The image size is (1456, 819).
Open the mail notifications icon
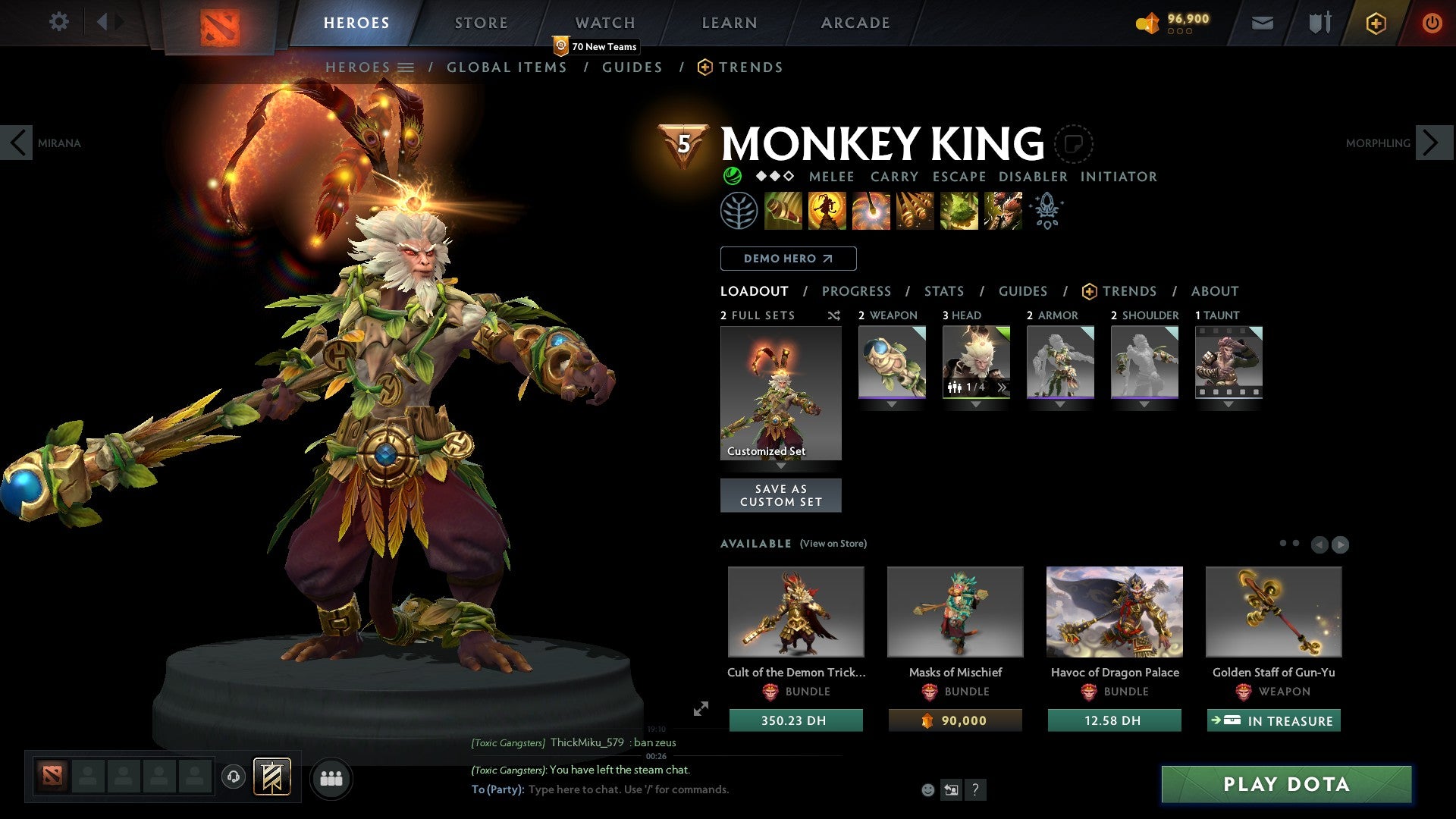coord(1262,23)
